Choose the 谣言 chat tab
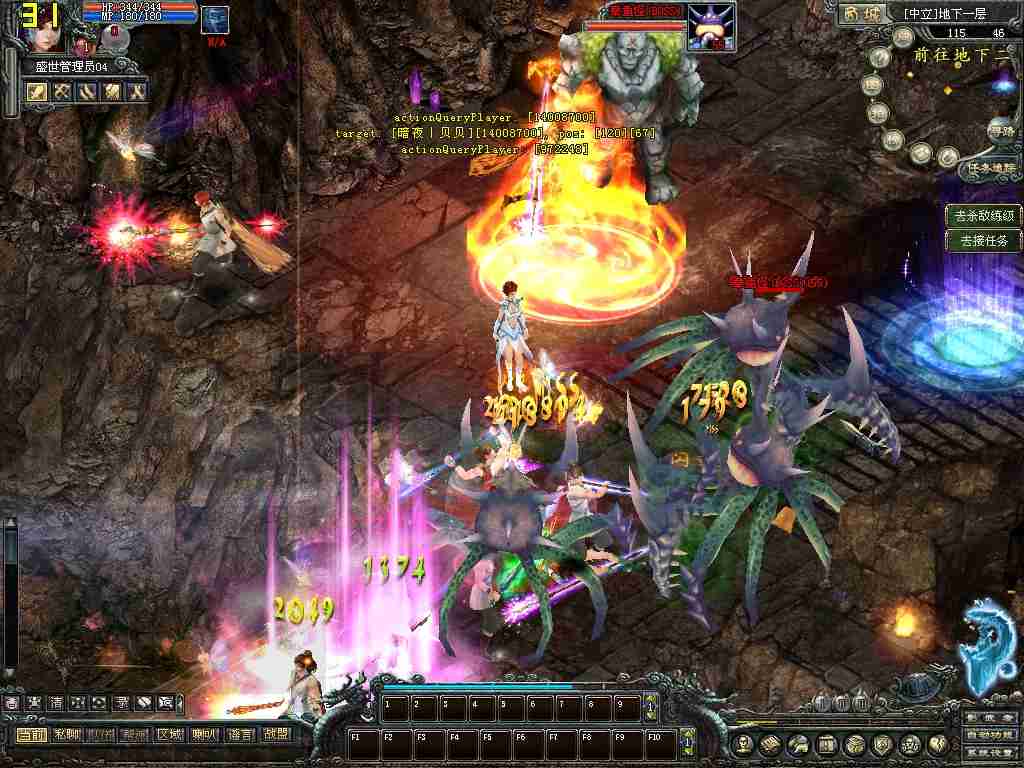The height and width of the screenshot is (768, 1024). coord(239,734)
